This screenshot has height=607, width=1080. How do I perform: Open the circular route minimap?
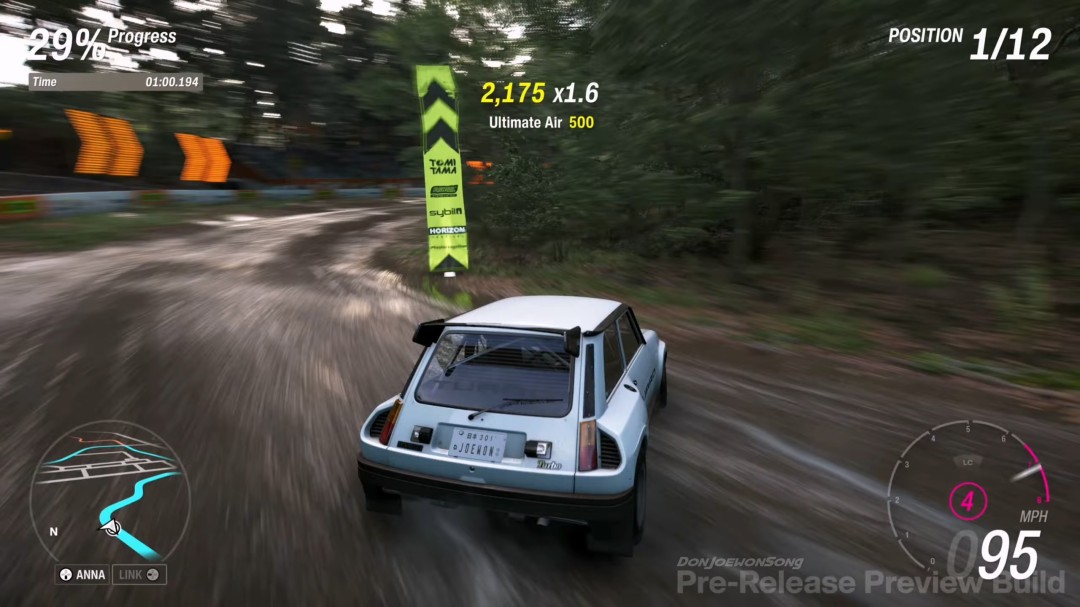109,489
